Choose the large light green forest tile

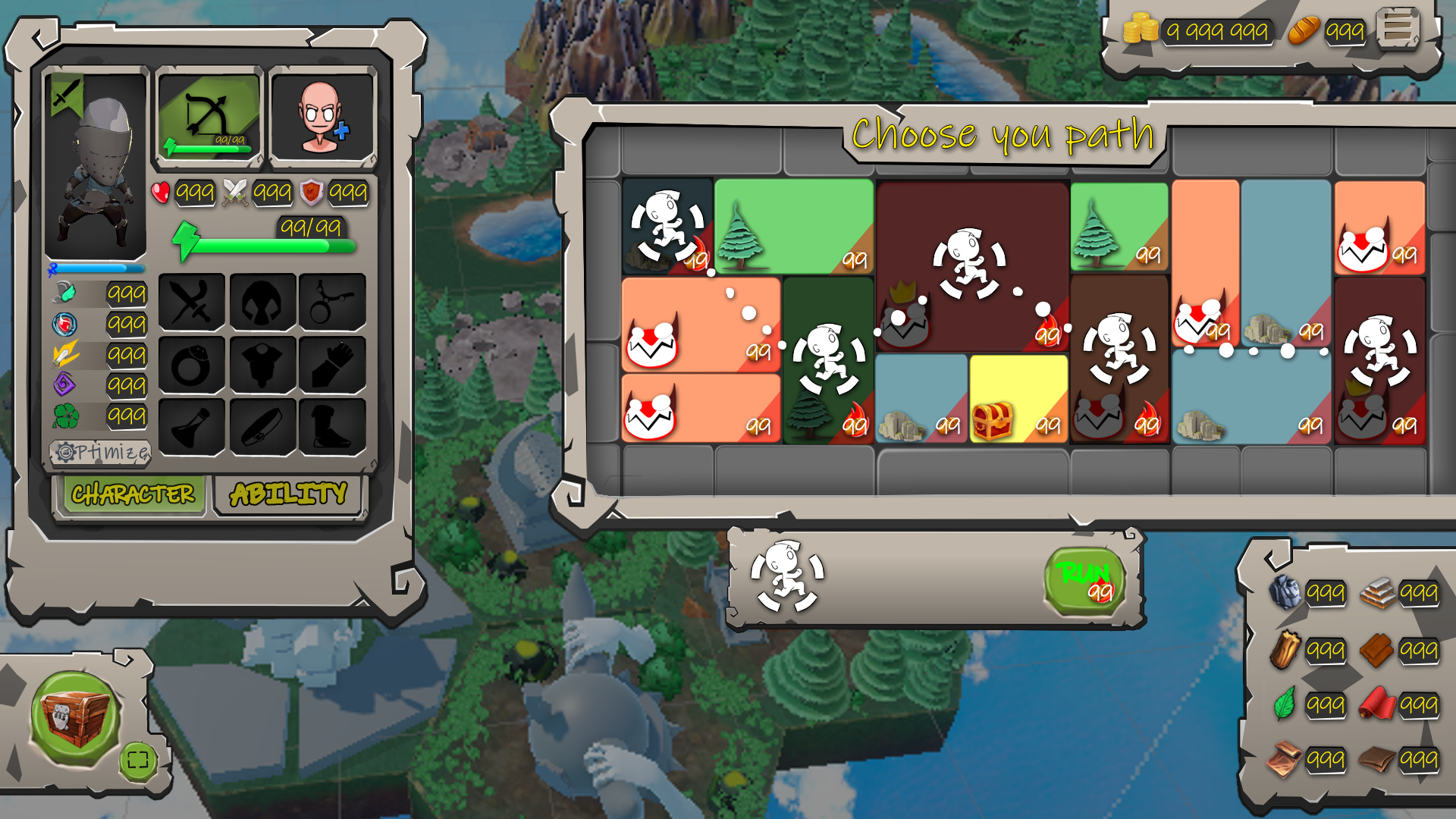(793, 225)
